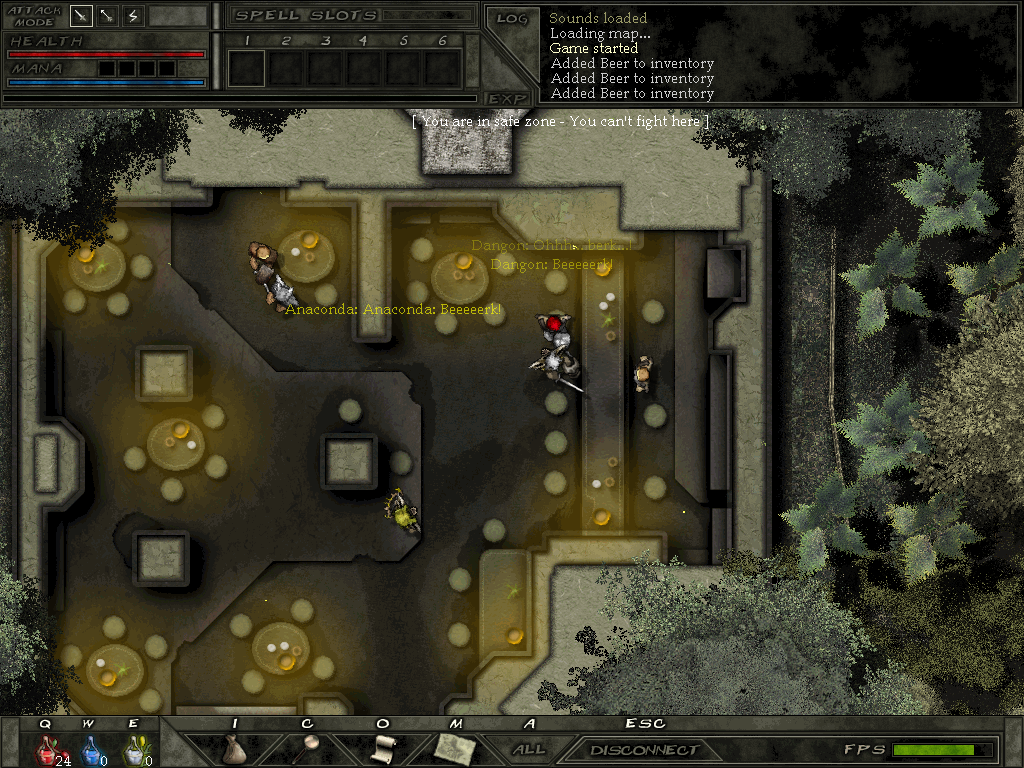Use the blue mana potion
The width and height of the screenshot is (1024, 768).
tap(90, 749)
